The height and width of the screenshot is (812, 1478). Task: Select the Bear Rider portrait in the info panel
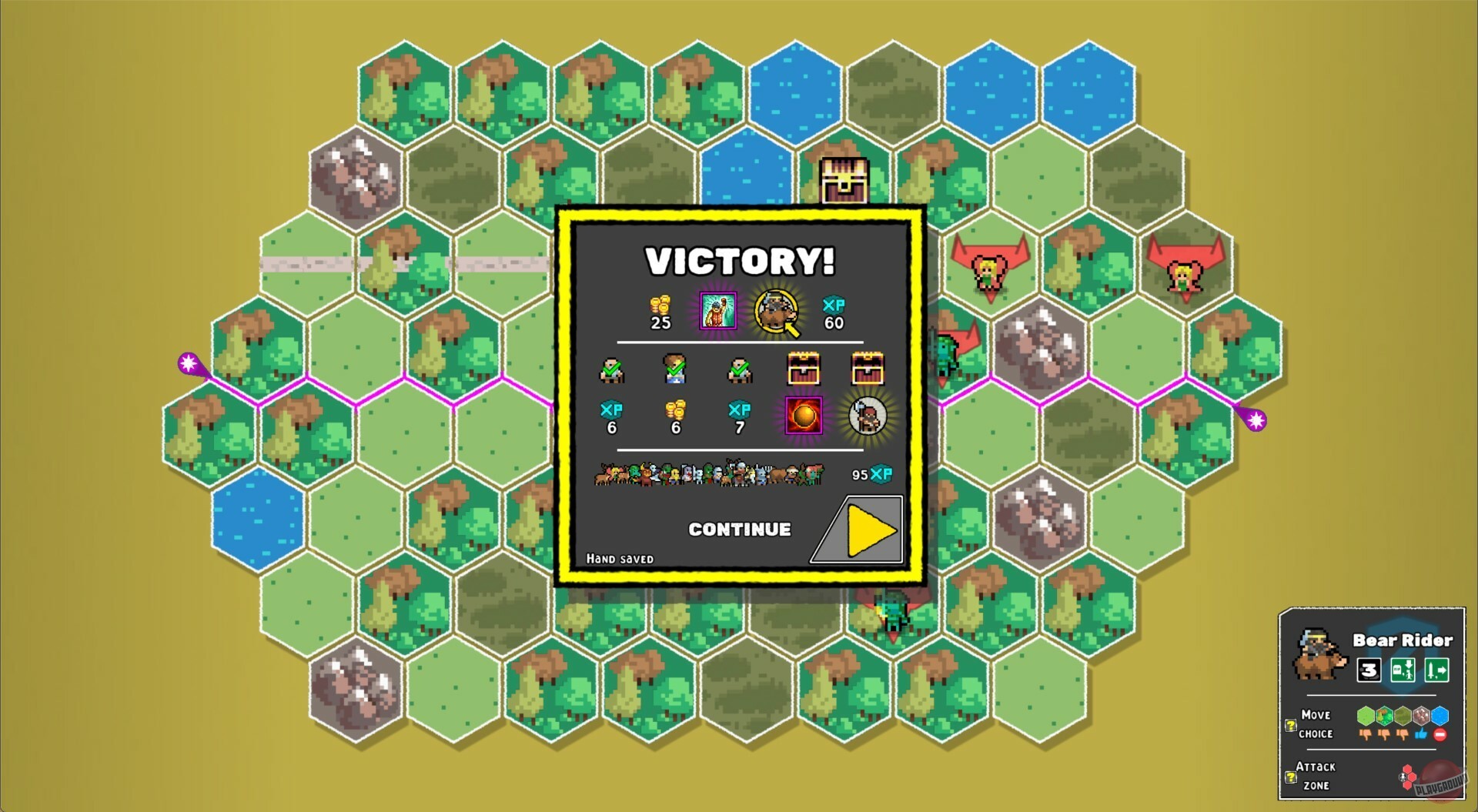click(x=1319, y=653)
